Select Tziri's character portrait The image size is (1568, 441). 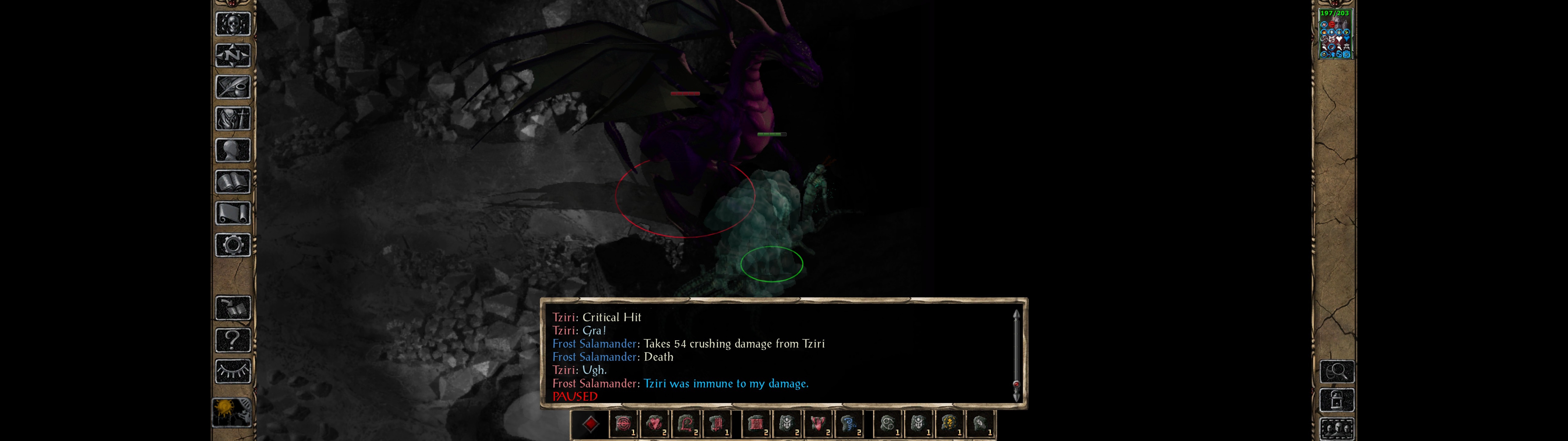[1334, 34]
